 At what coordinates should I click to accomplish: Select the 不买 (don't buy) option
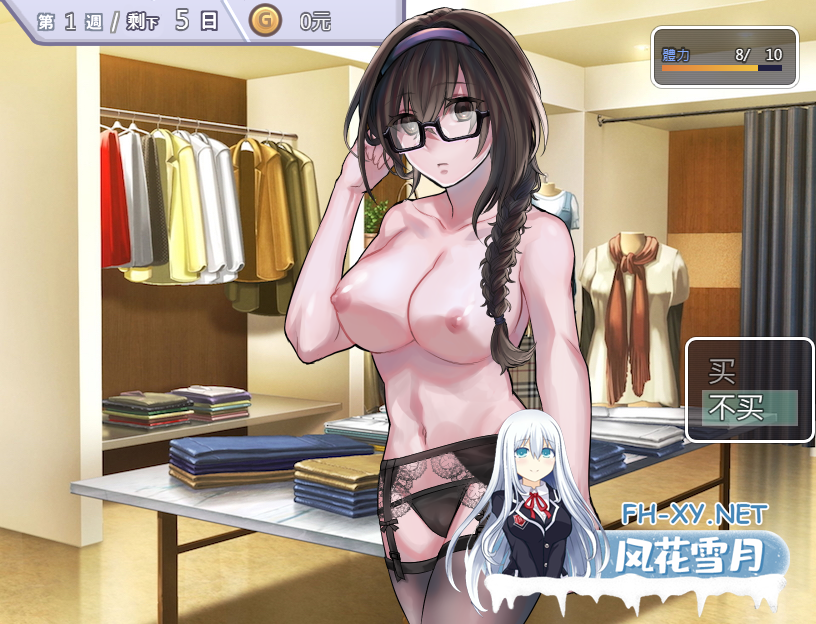tap(737, 407)
